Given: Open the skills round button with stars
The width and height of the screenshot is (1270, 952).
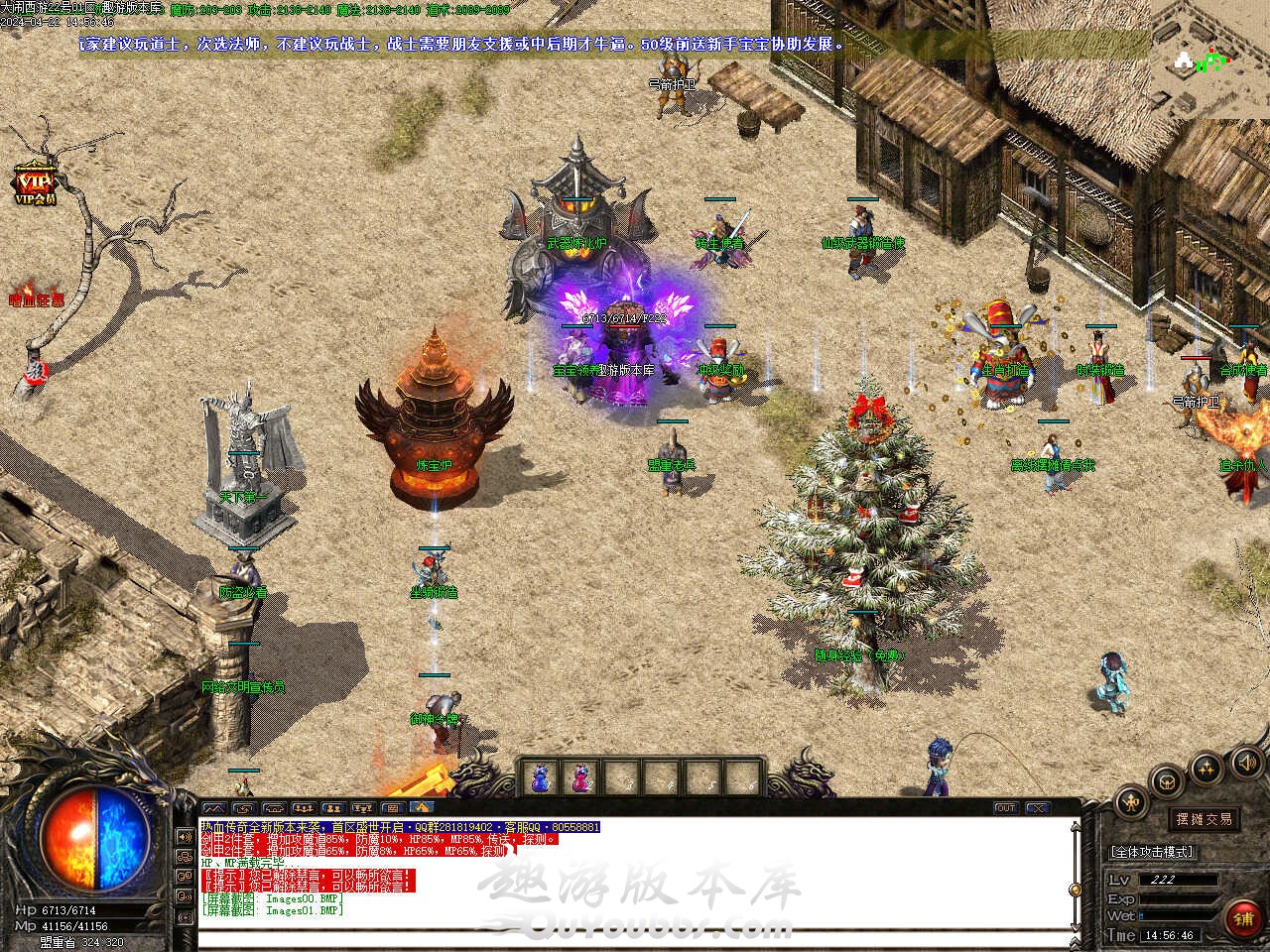Looking at the screenshot, I should (x=1206, y=766).
